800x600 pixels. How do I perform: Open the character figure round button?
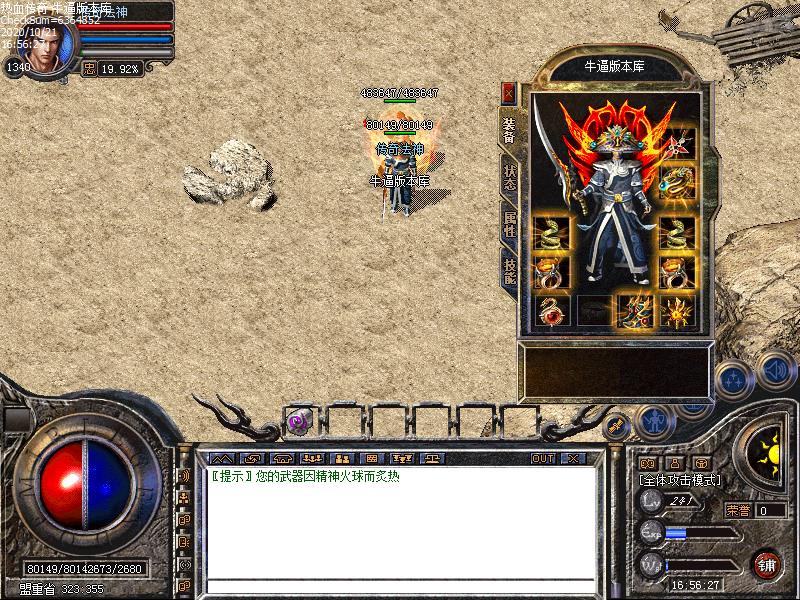[655, 421]
